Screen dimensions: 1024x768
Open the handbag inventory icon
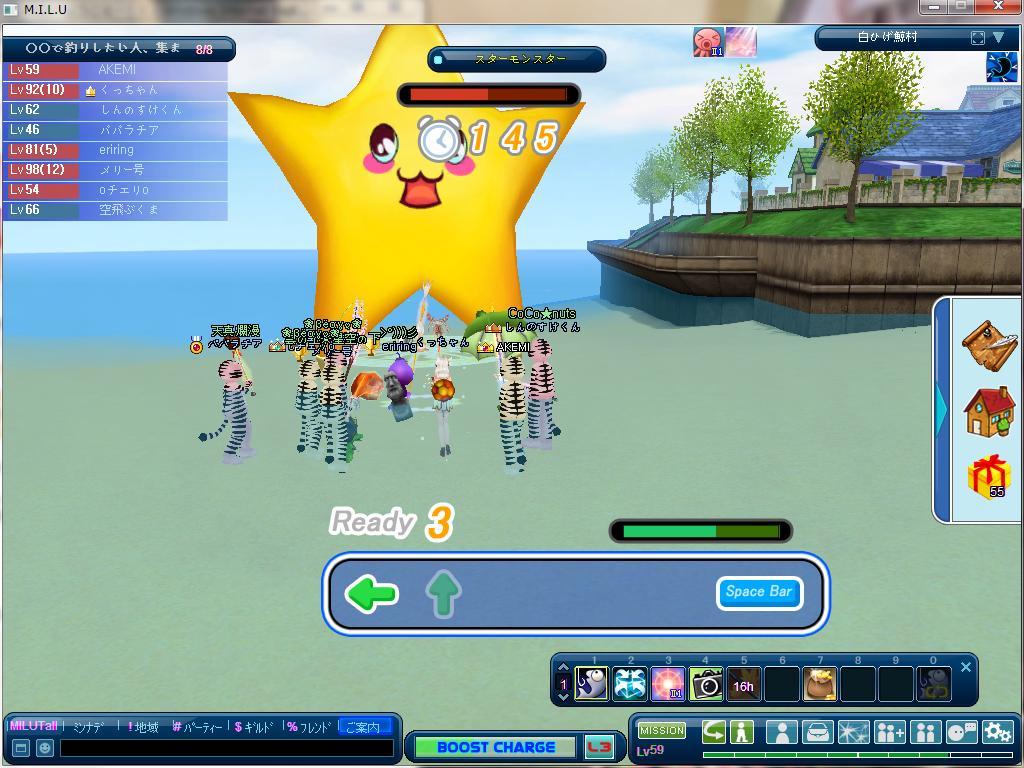(817, 732)
